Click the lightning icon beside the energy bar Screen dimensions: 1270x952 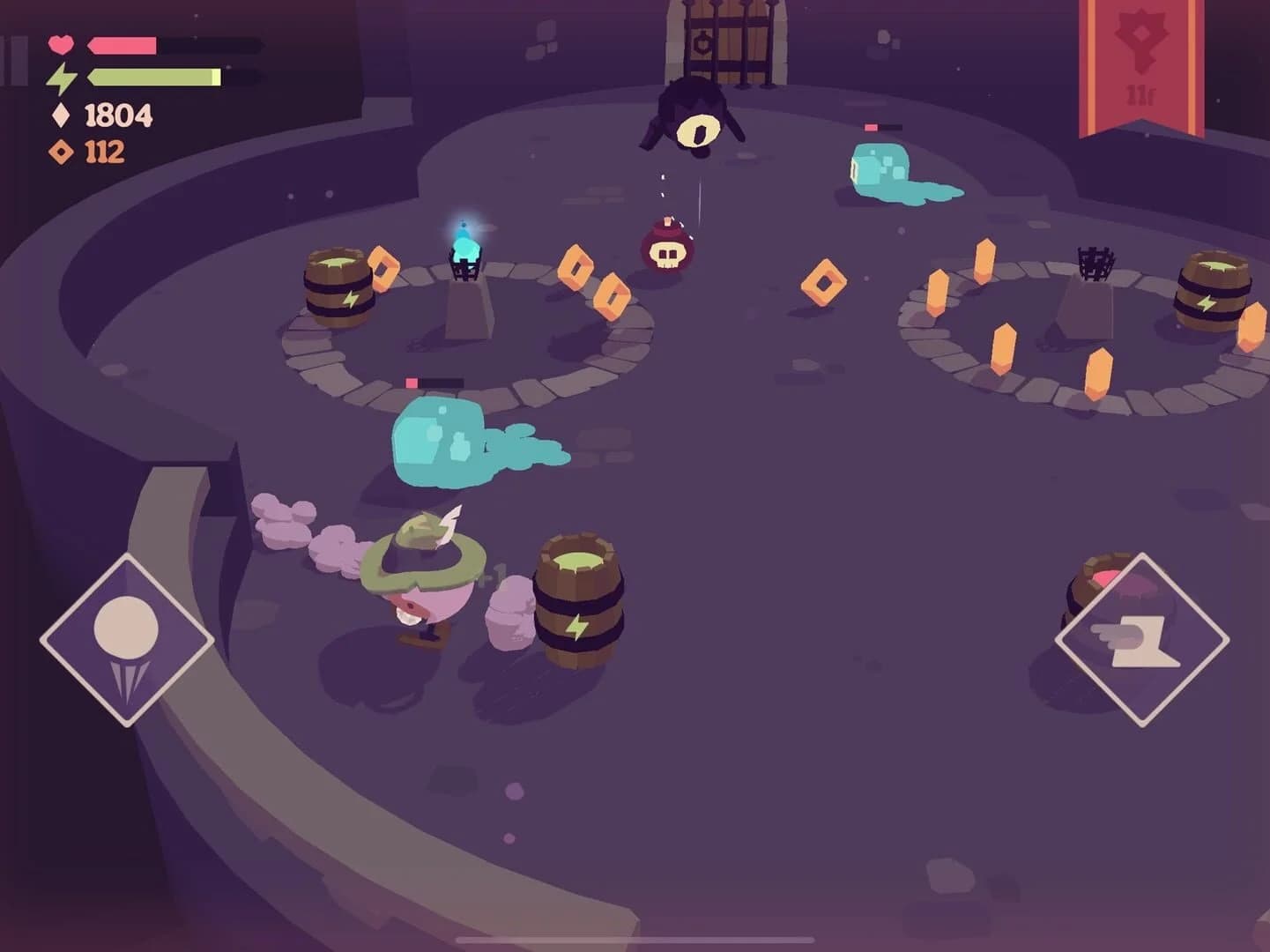pyautogui.click(x=61, y=78)
